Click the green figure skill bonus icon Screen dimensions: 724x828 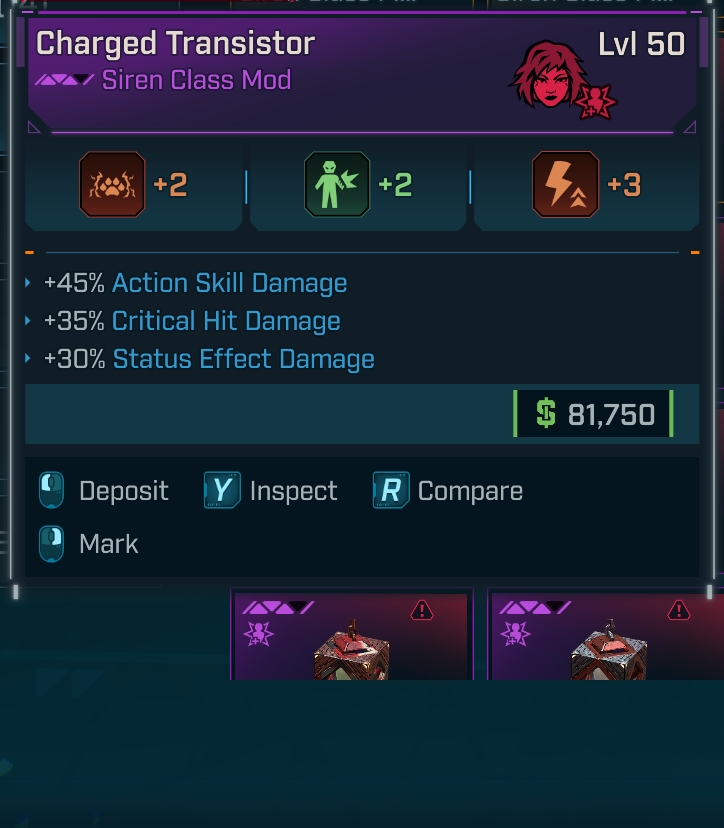point(337,185)
